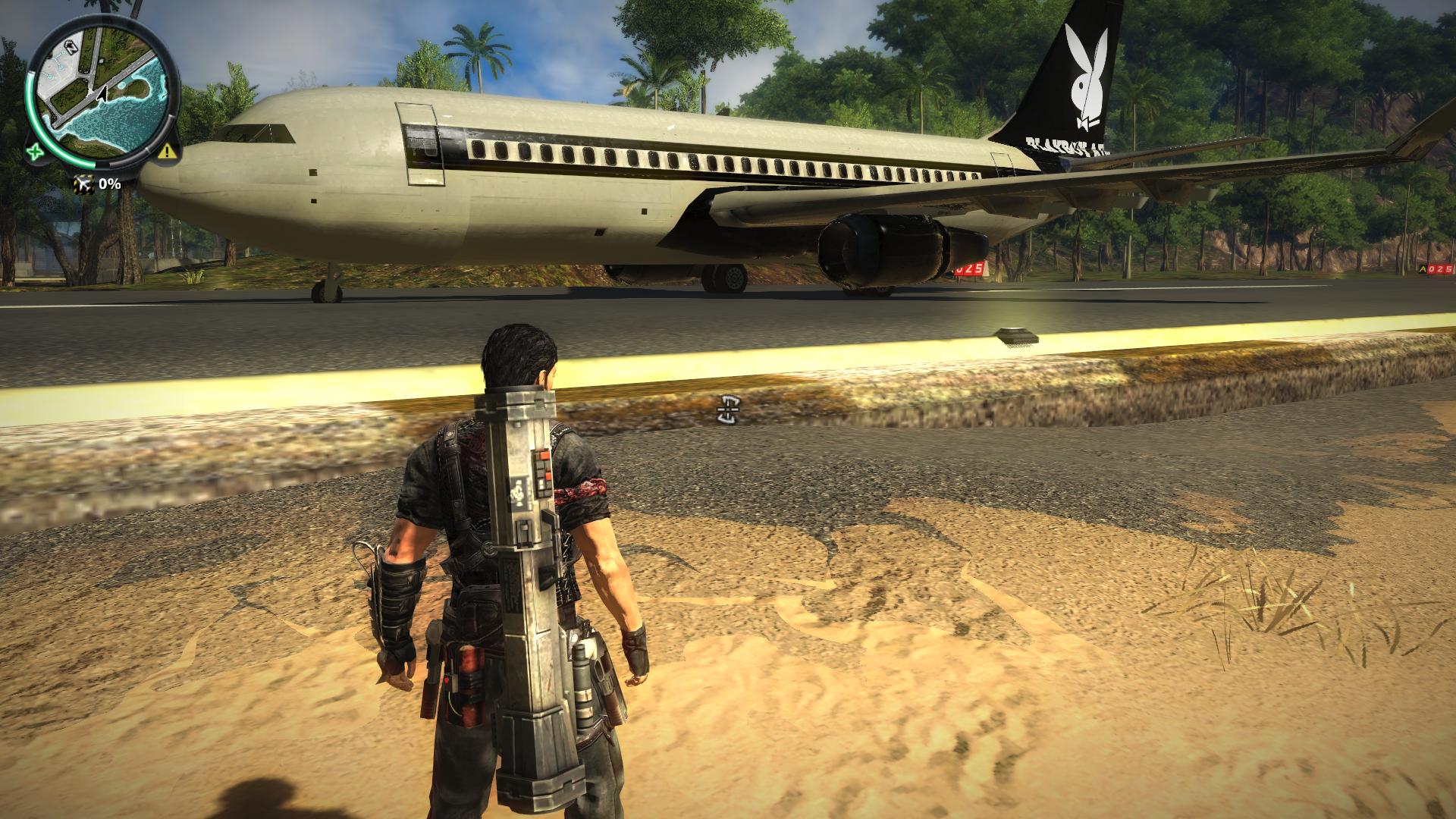
Task: Click the yellow warning triangle on the minimap
Action: pos(166,152)
